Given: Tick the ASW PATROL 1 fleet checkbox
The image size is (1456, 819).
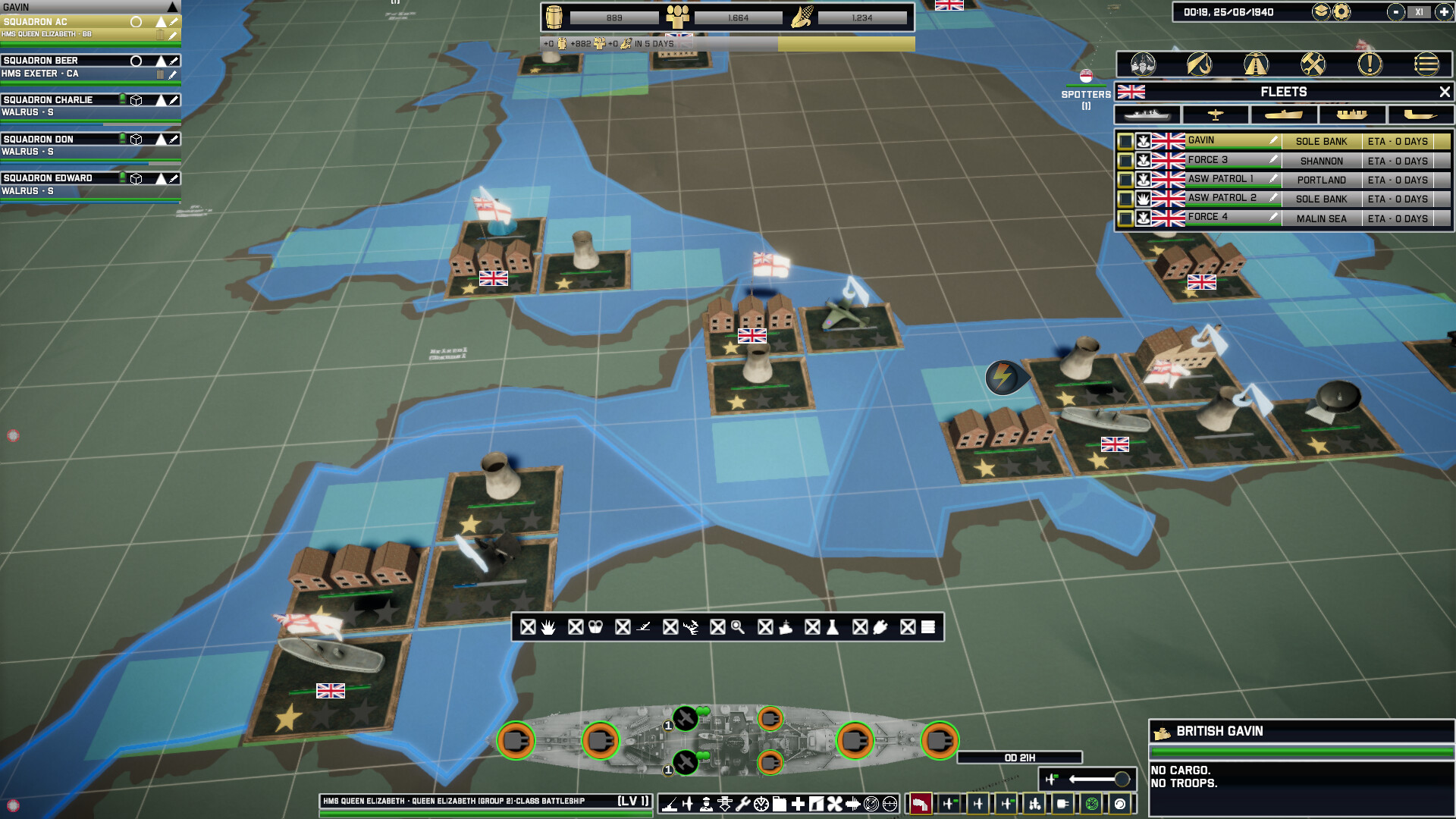Looking at the screenshot, I should [1123, 180].
